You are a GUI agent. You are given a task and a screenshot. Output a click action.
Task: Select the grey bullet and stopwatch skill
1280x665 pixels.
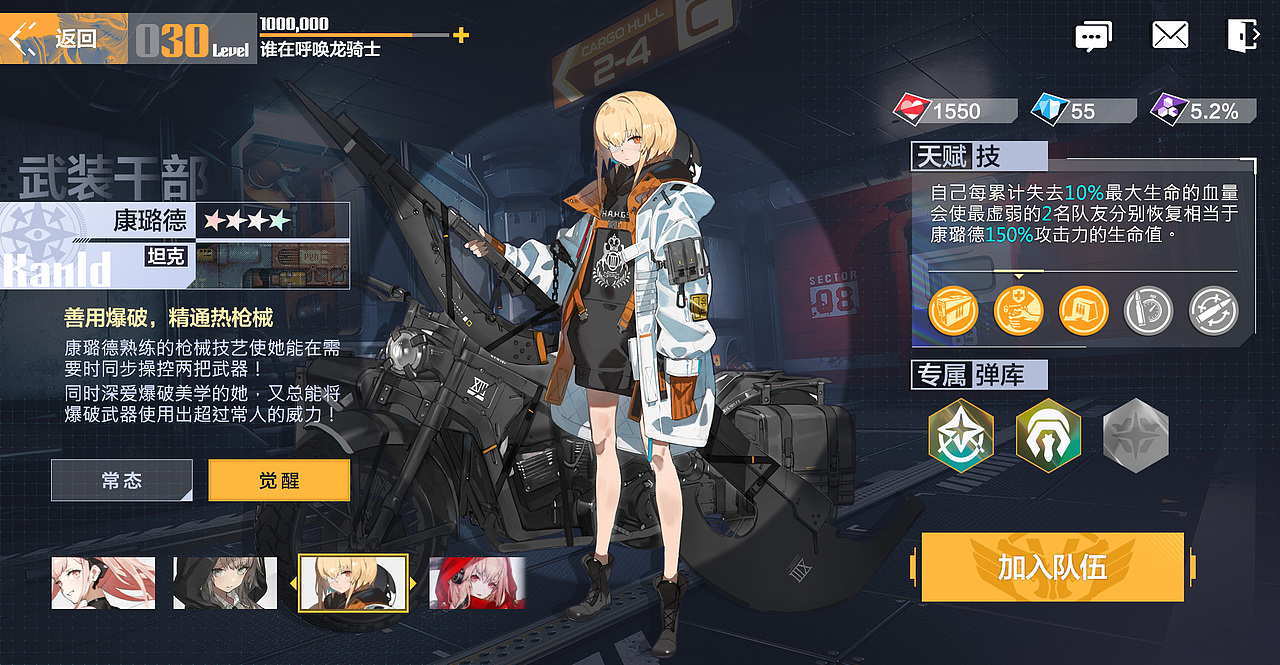click(x=1148, y=311)
